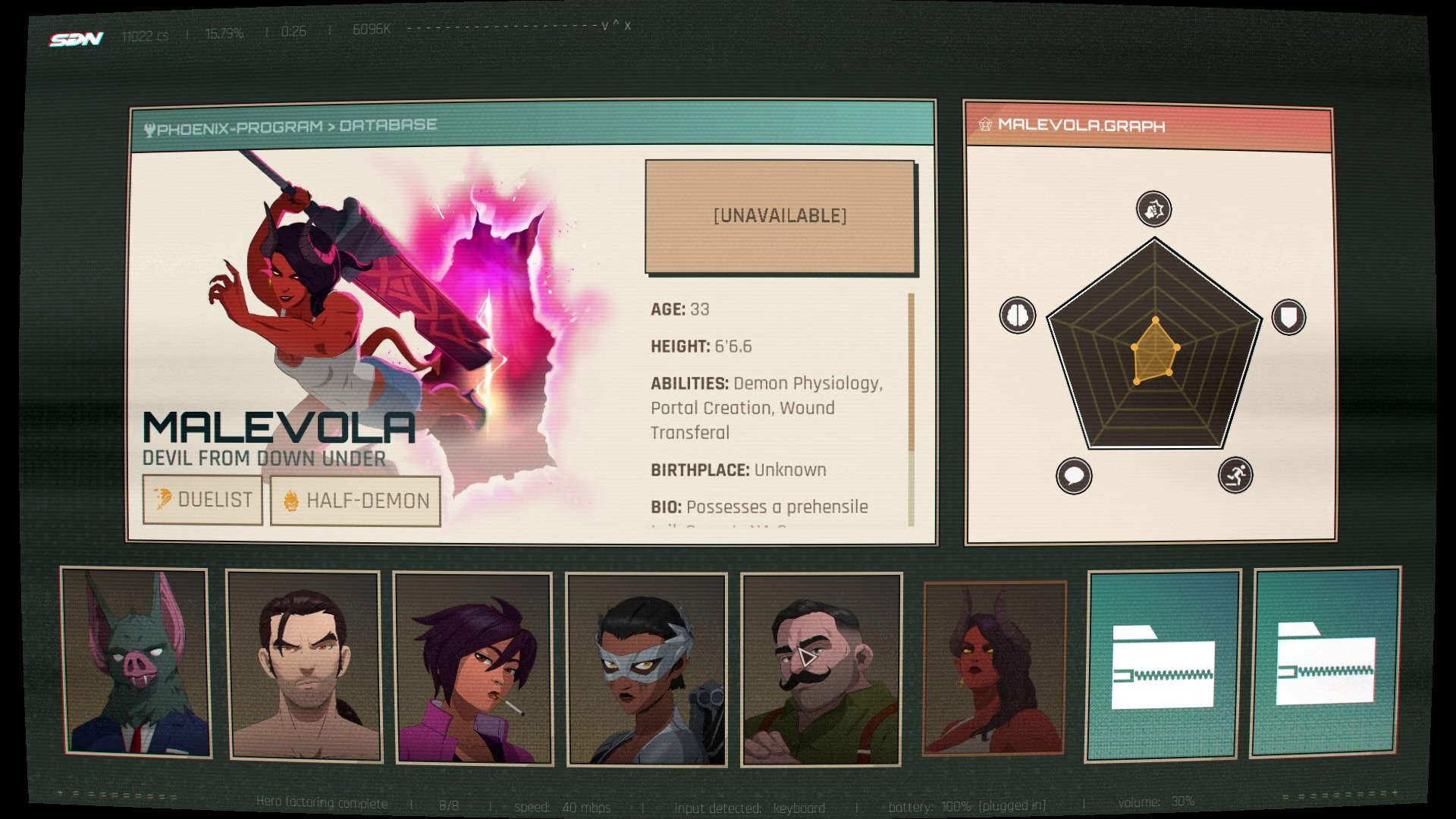Viewport: 1456px width, 819px height.
Task: Click the brain intellect stat icon
Action: (1017, 315)
